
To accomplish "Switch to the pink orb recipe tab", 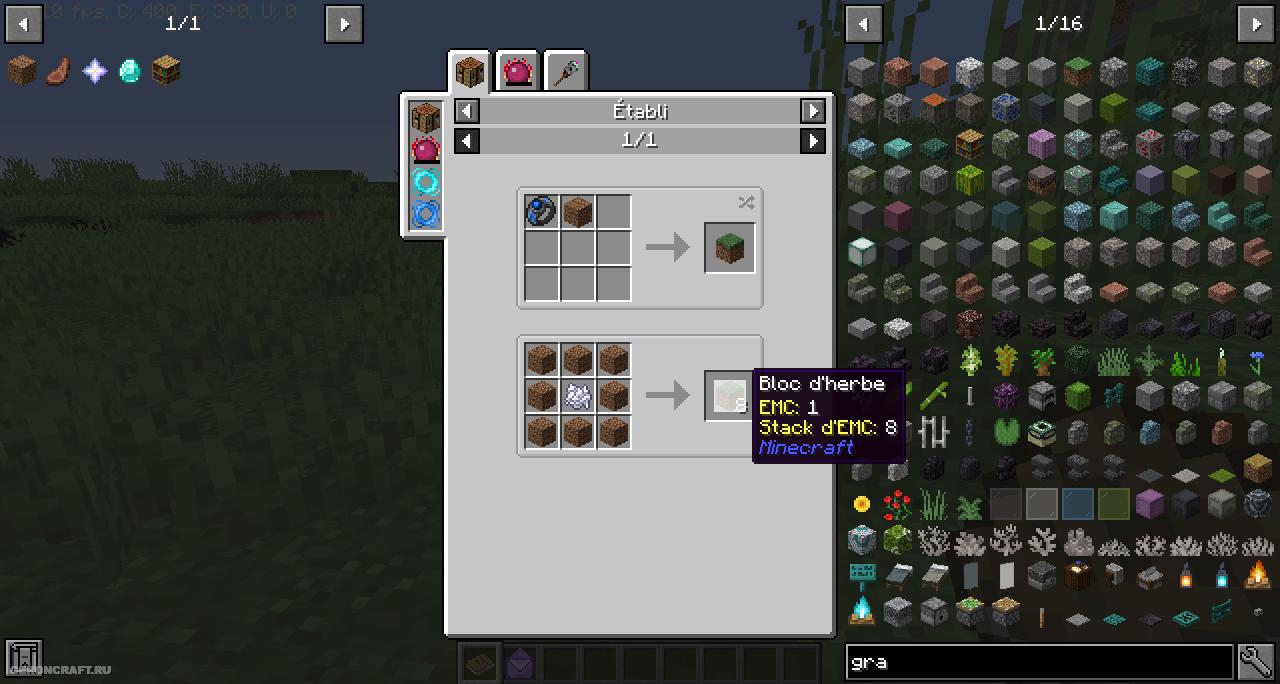I will (x=518, y=72).
